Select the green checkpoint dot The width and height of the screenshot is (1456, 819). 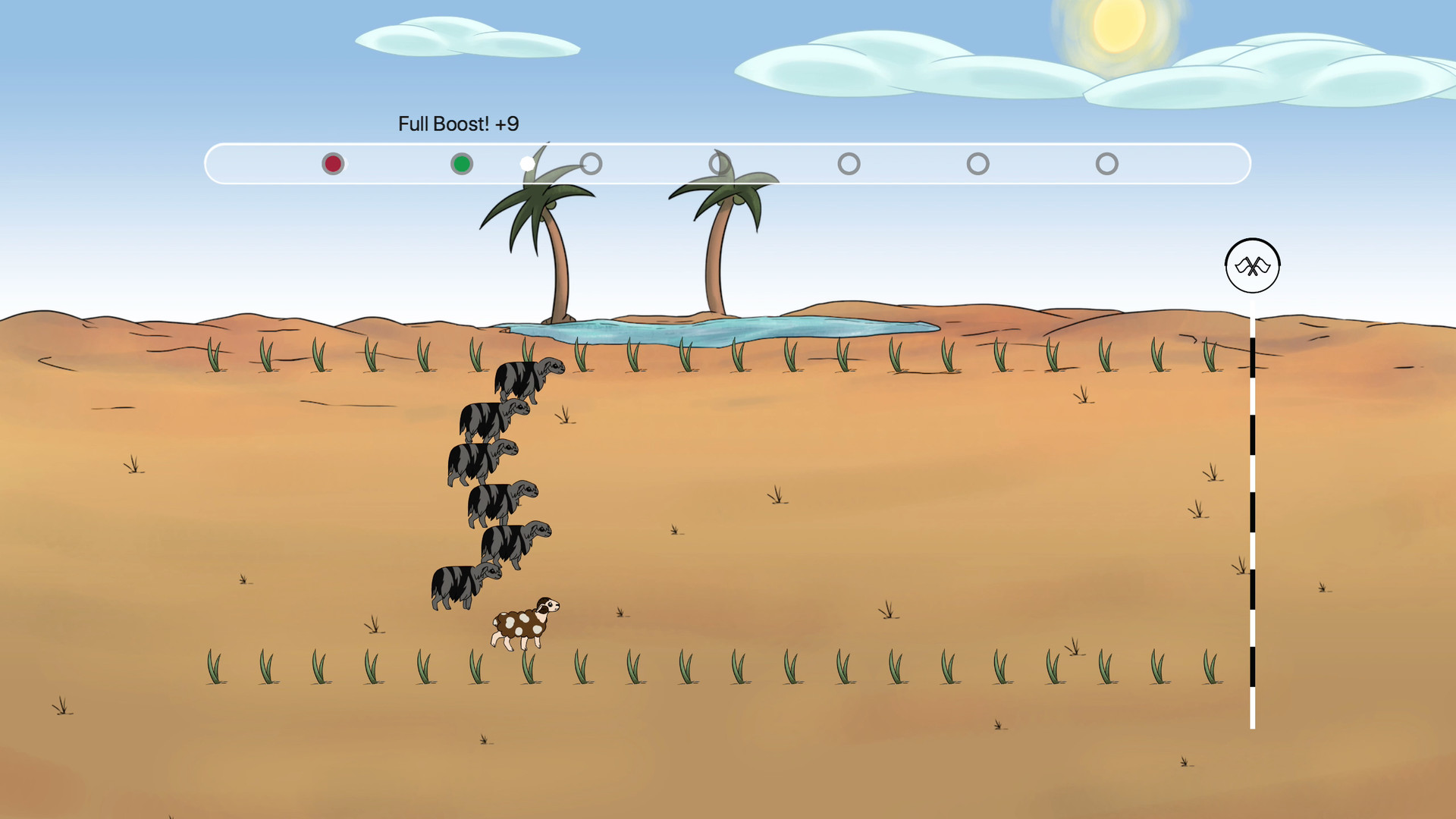click(x=462, y=163)
